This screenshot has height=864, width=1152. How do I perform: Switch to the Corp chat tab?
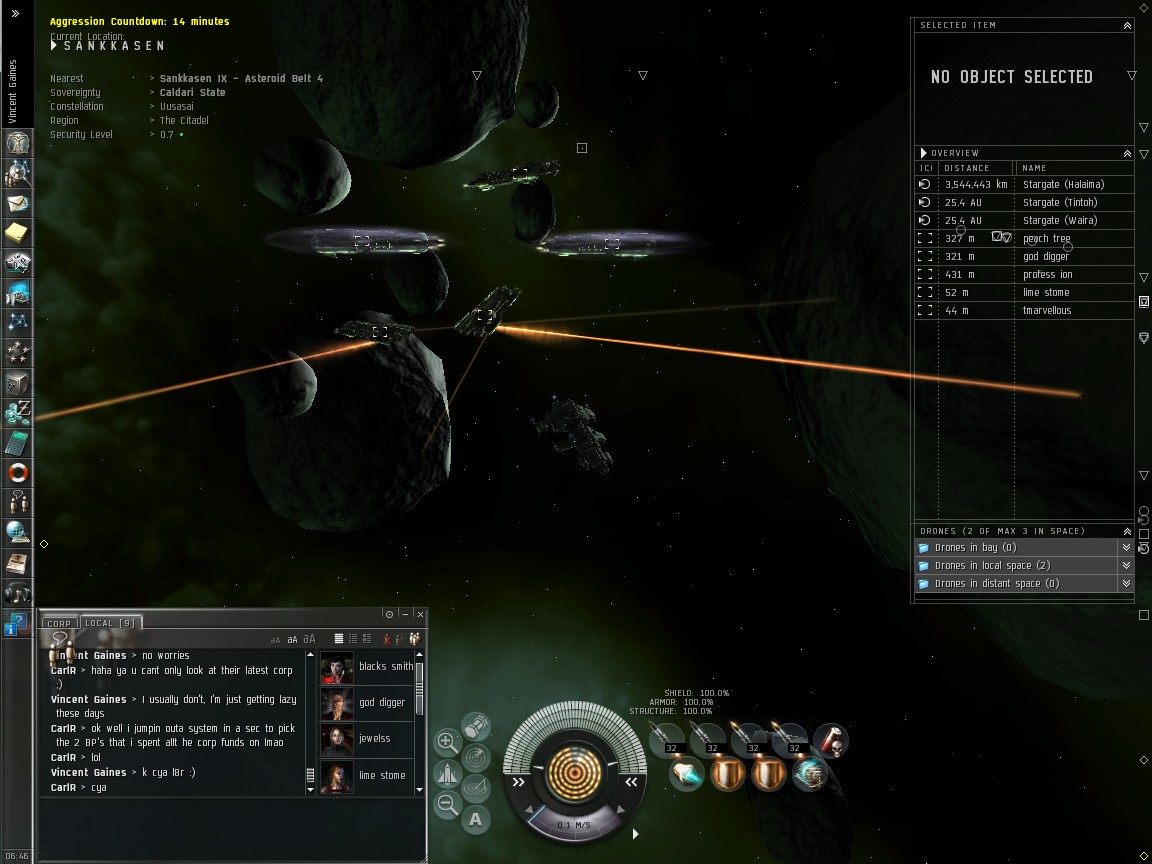(59, 623)
